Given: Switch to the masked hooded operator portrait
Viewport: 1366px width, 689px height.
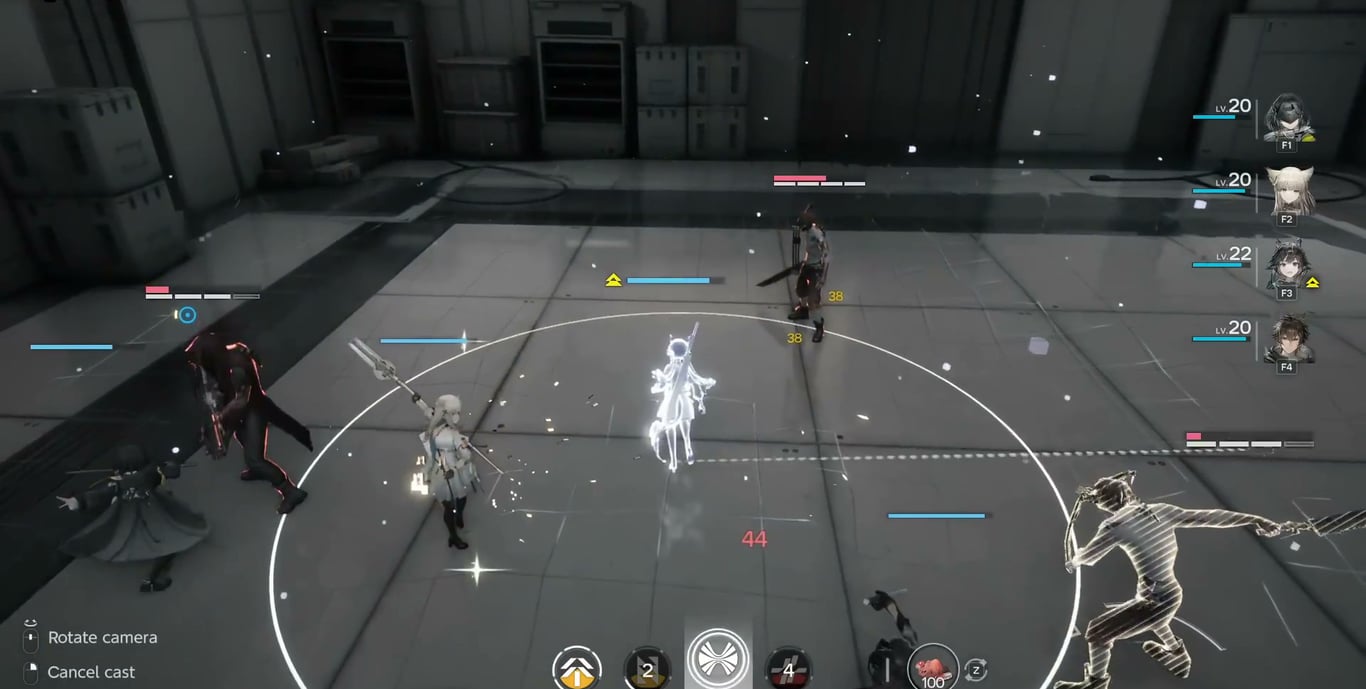Looking at the screenshot, I should point(1286,119).
